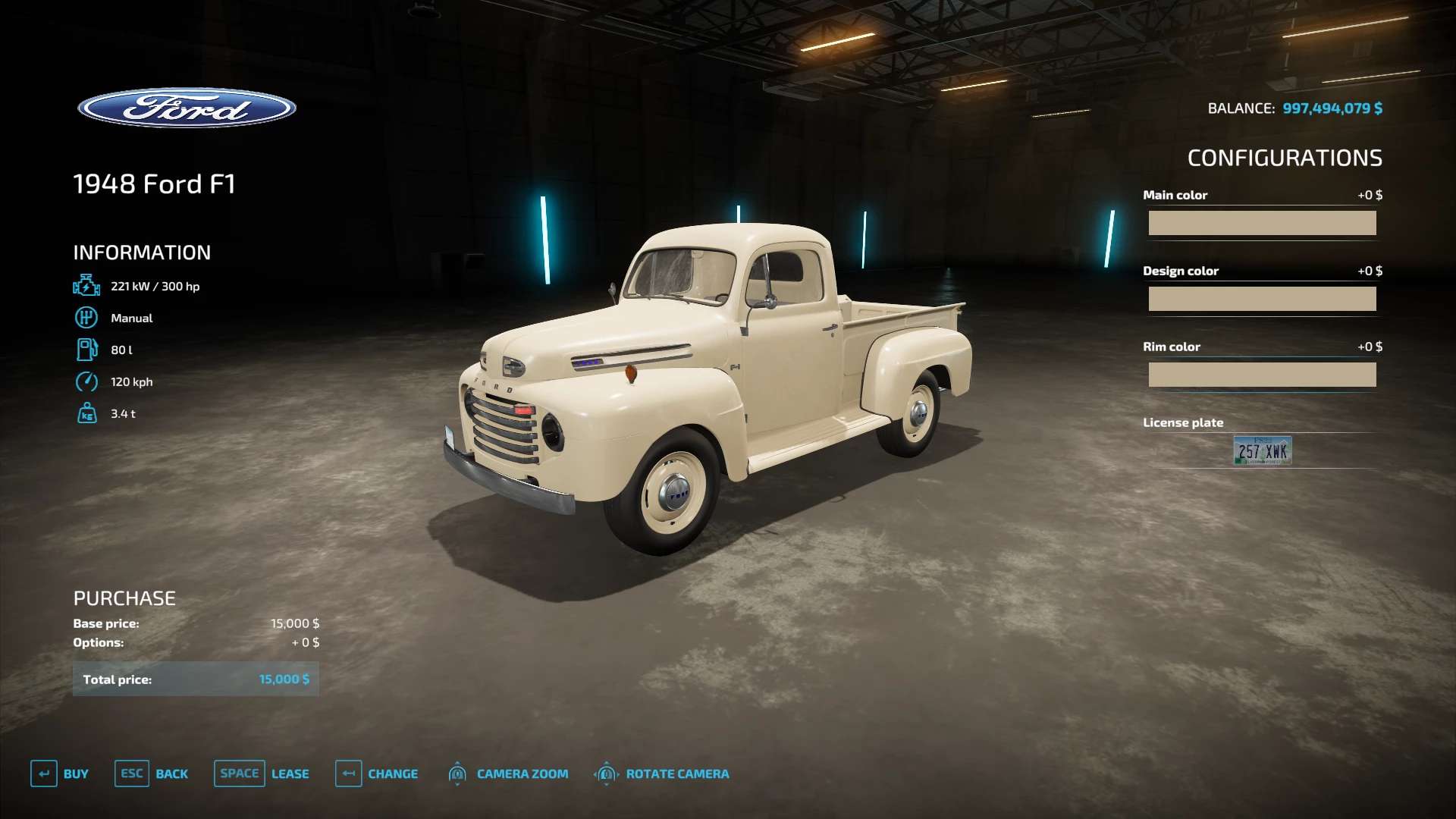1456x819 pixels.
Task: Select the Main color swatch
Action: tap(1262, 223)
